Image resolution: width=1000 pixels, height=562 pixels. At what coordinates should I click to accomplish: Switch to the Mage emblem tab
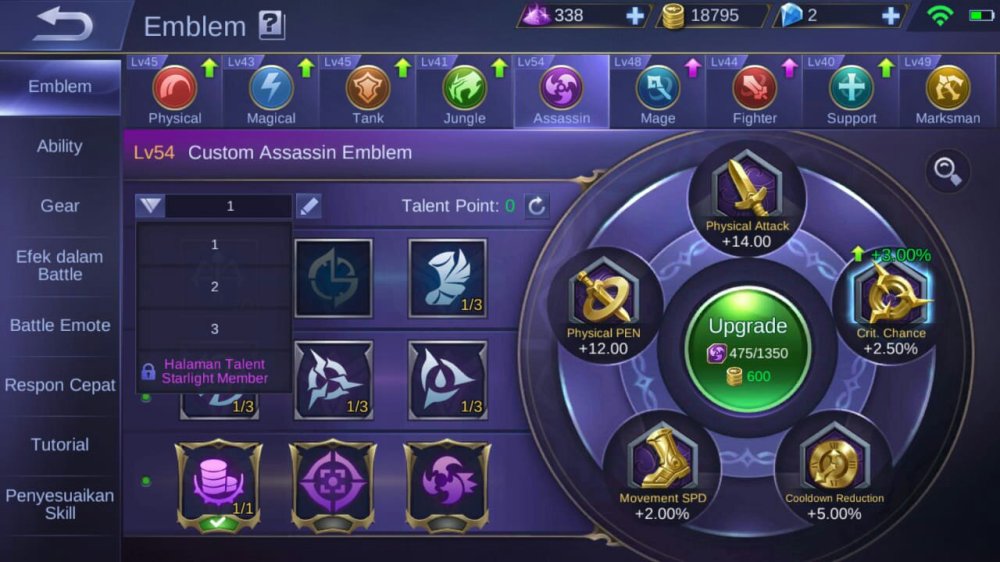point(658,92)
